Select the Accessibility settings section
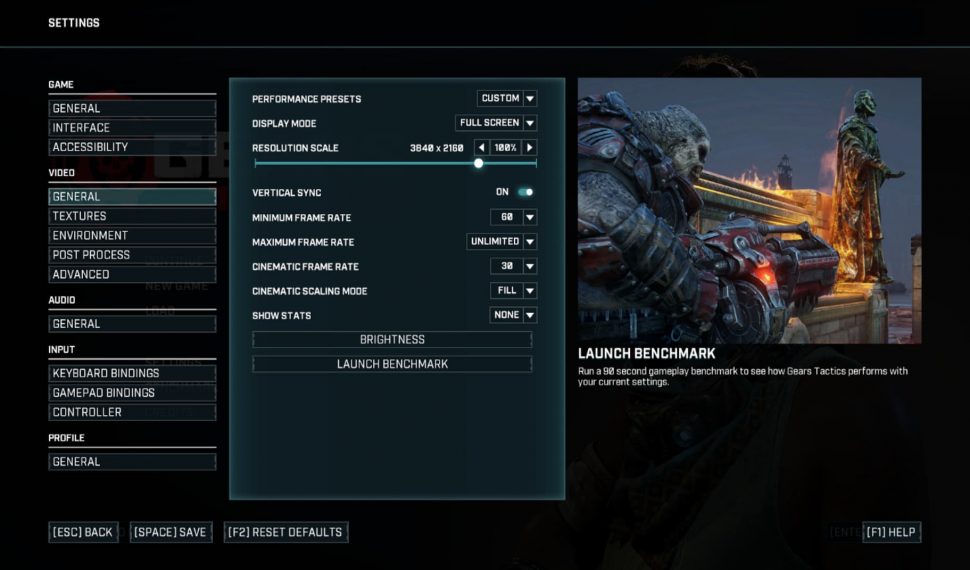Image resolution: width=970 pixels, height=570 pixels. 132,147
